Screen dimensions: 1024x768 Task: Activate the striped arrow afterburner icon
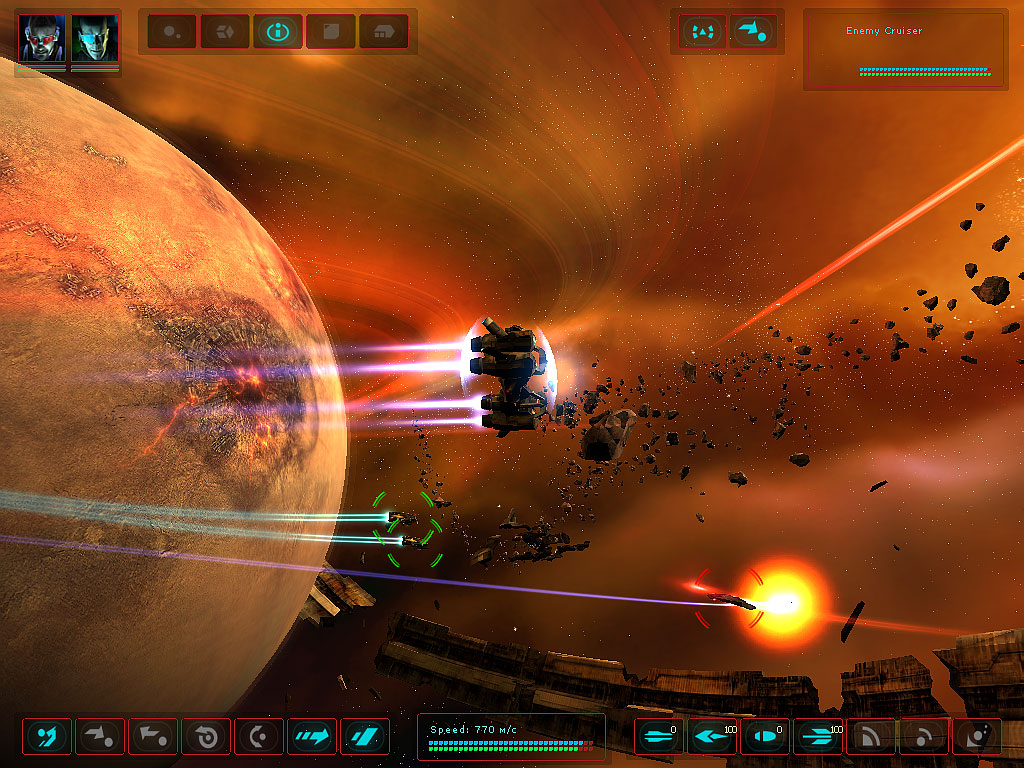[x=312, y=737]
